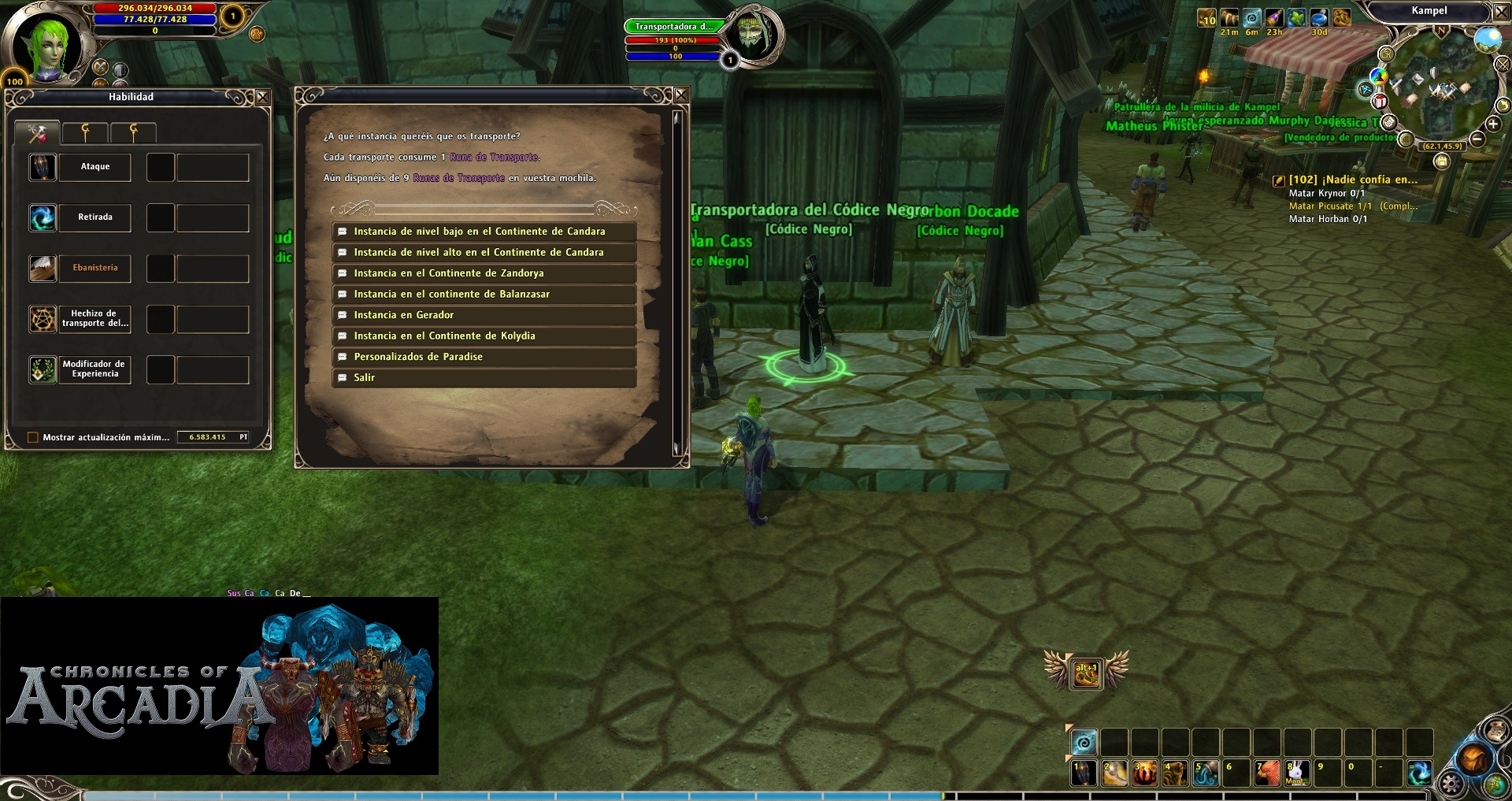Select Instancia en Gerador
The height and width of the screenshot is (801, 1512).
point(403,315)
